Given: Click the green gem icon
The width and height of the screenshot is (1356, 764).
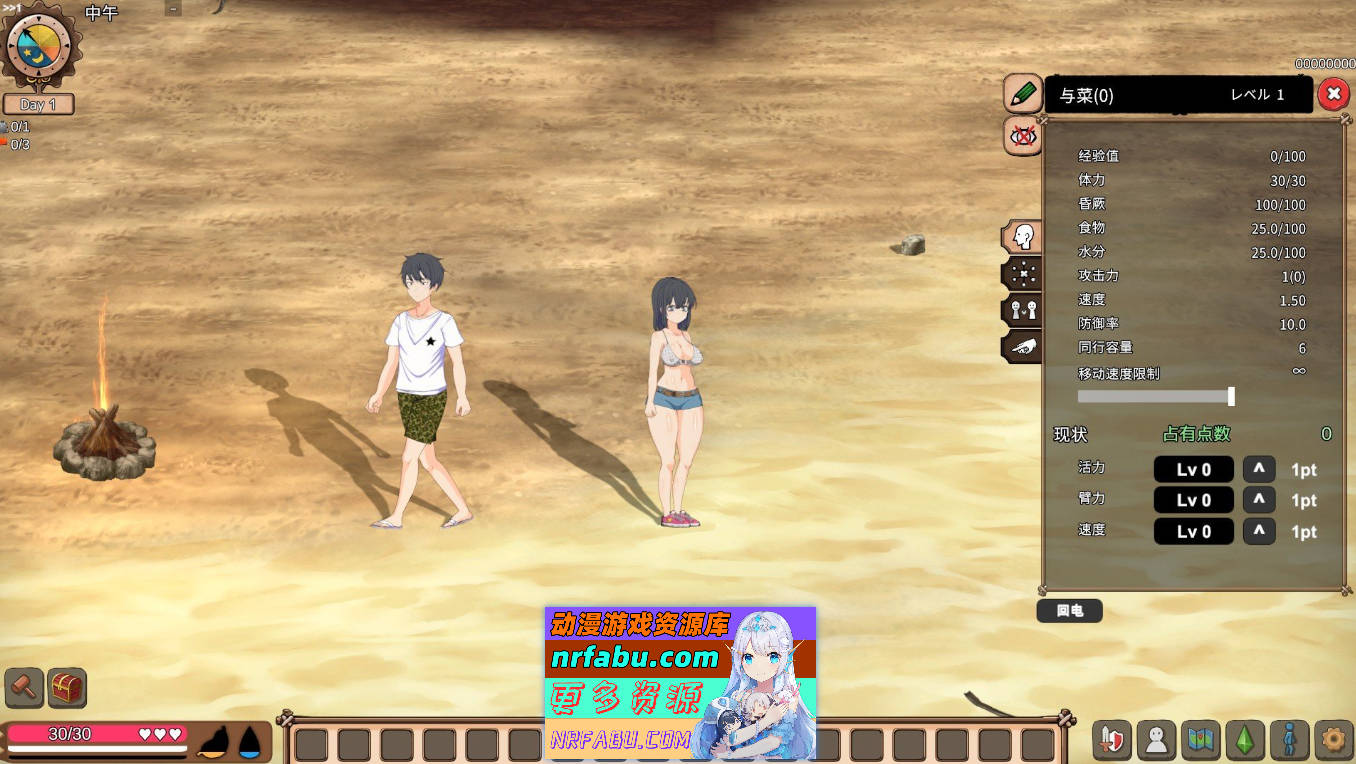Looking at the screenshot, I should 1243,740.
